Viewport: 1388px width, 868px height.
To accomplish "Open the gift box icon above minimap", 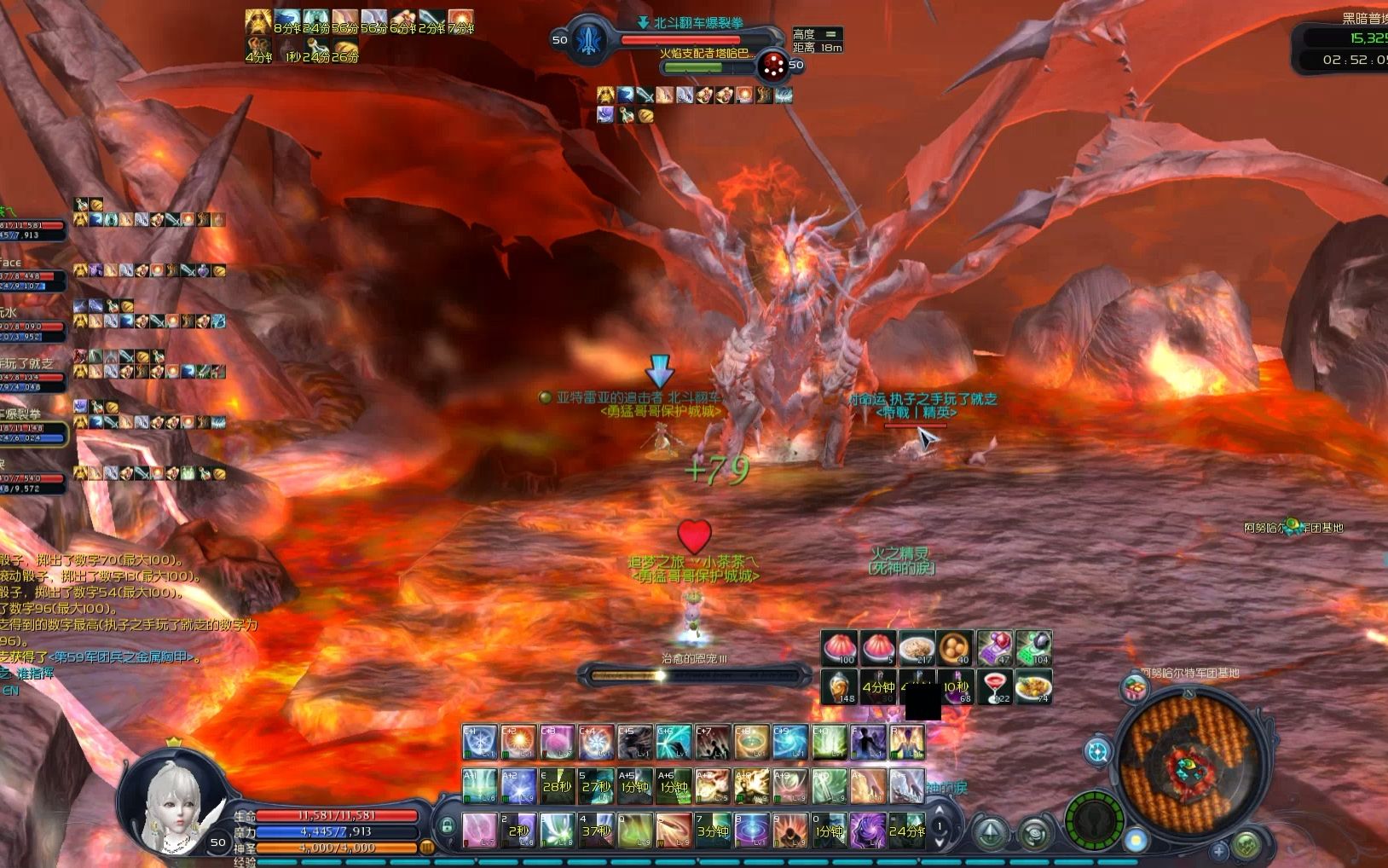I will [1135, 686].
